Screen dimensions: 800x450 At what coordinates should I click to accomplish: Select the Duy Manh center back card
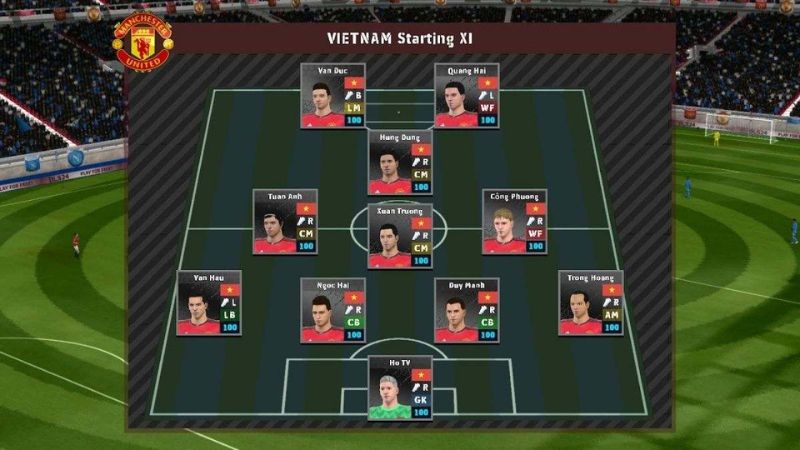click(466, 311)
